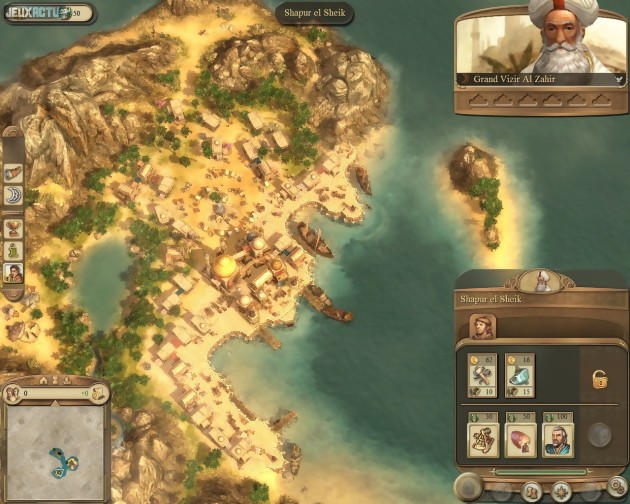630x504 pixels.
Task: Click the compass star round button
Action: coord(562,491)
